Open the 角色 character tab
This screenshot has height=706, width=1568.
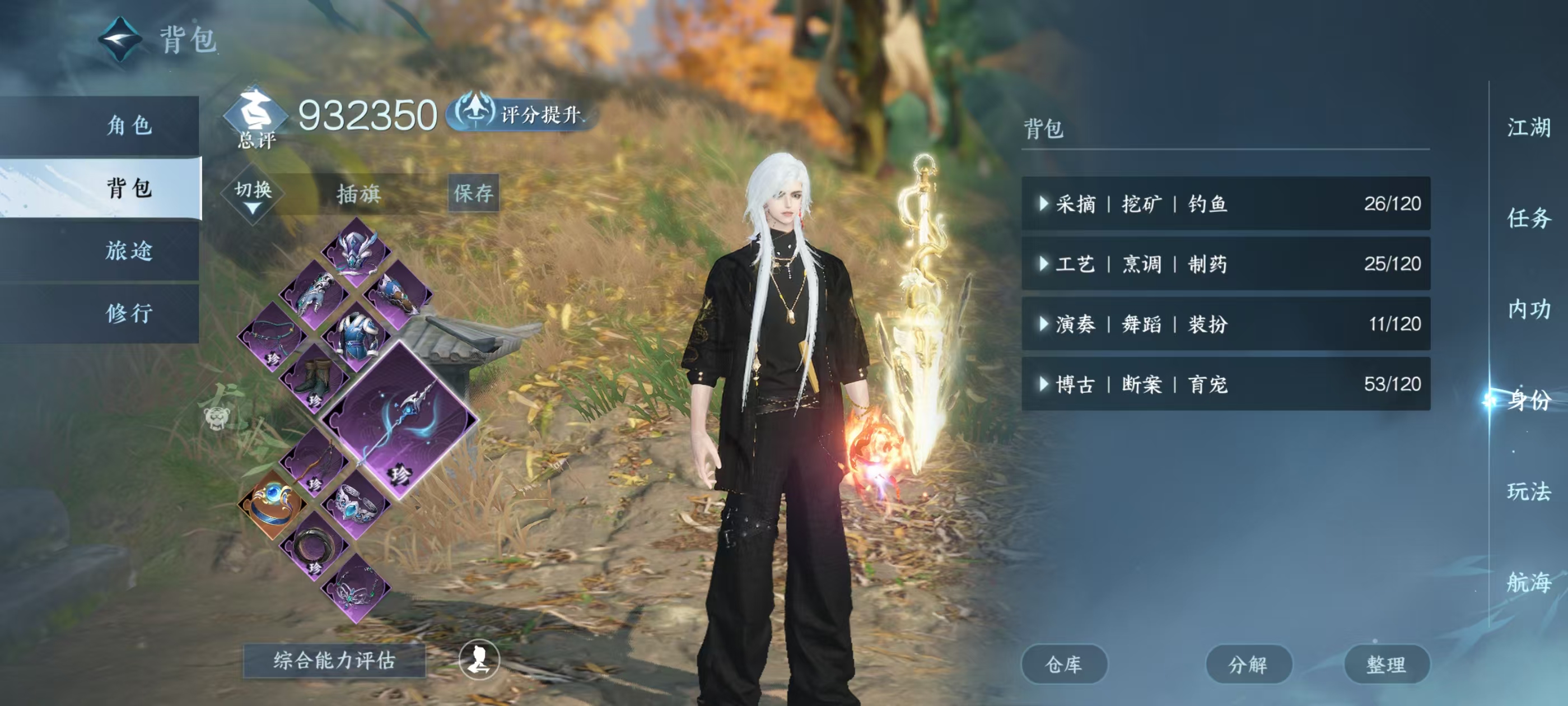pyautogui.click(x=128, y=126)
